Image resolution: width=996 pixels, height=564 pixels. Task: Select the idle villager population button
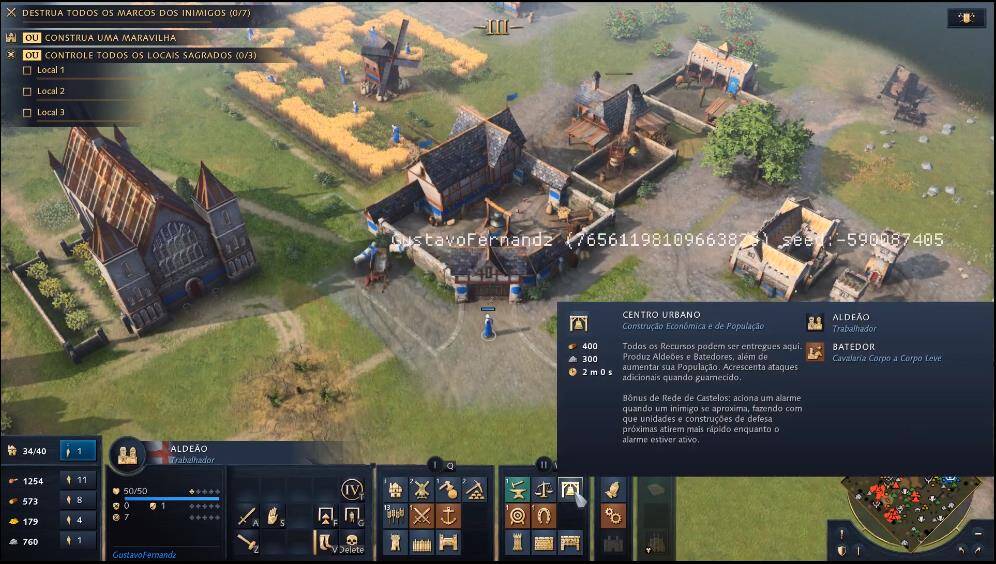click(x=78, y=452)
